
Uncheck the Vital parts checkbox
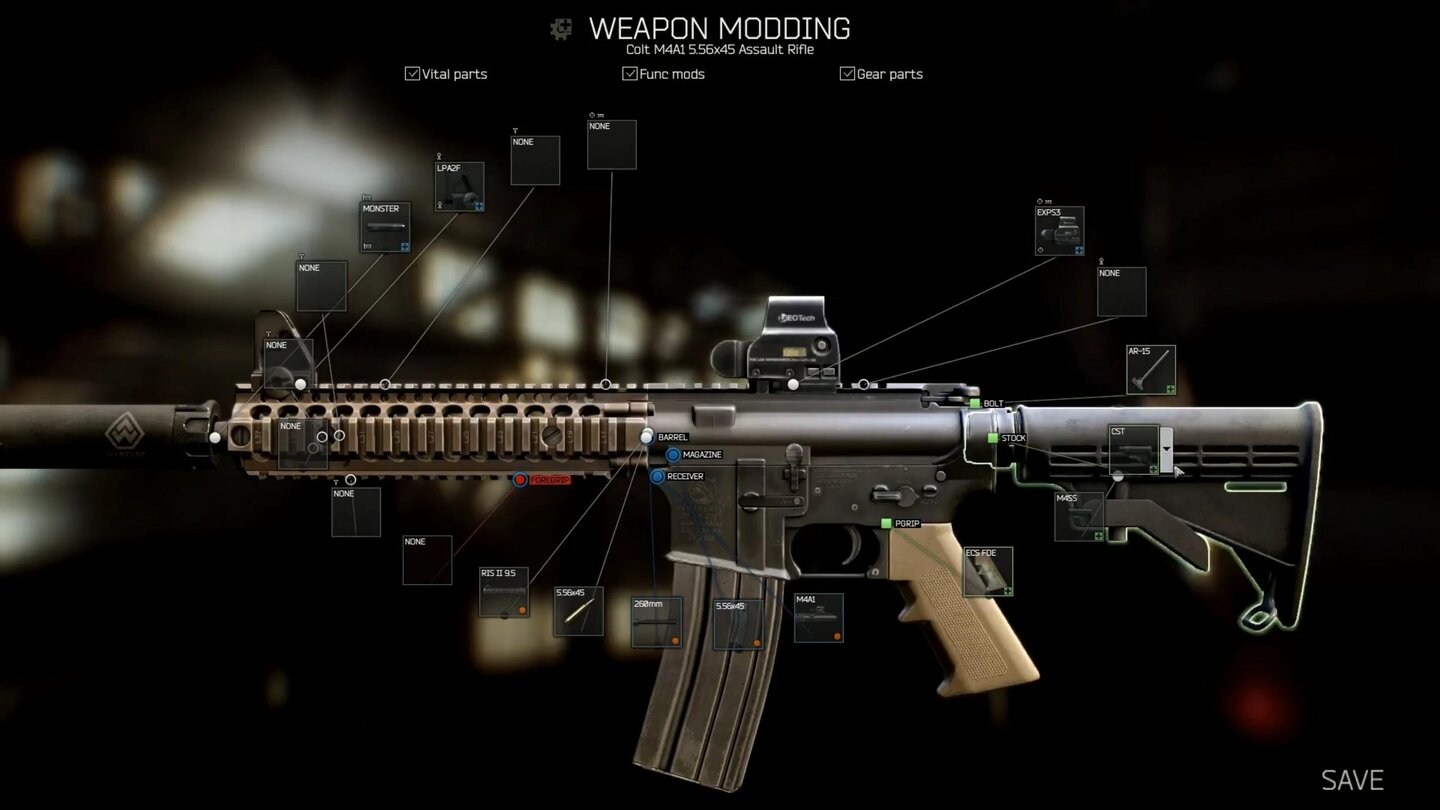pos(412,72)
